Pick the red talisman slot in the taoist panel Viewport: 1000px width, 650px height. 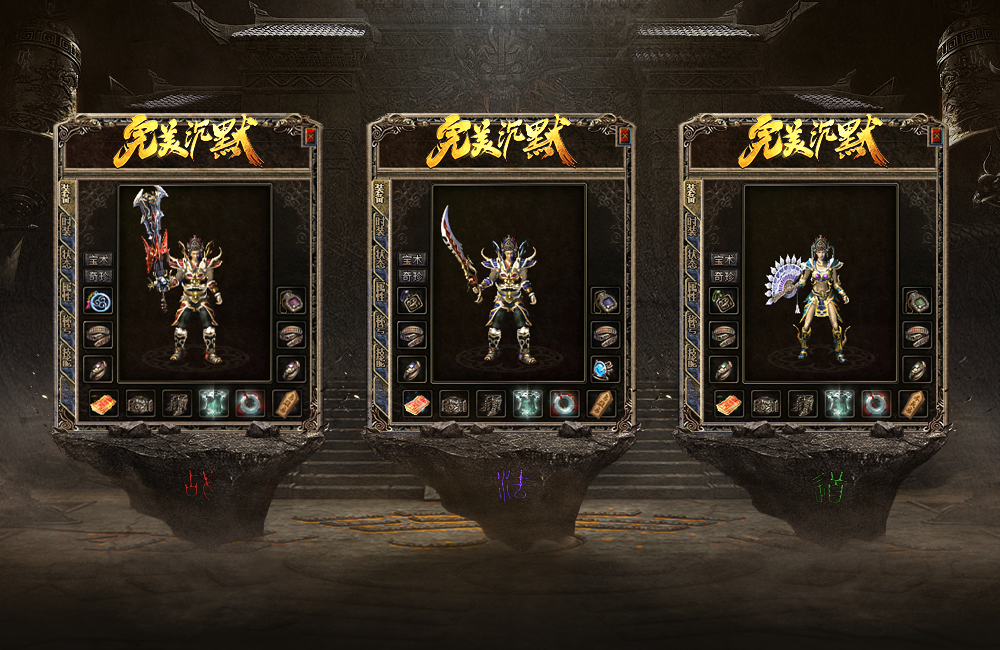click(728, 403)
